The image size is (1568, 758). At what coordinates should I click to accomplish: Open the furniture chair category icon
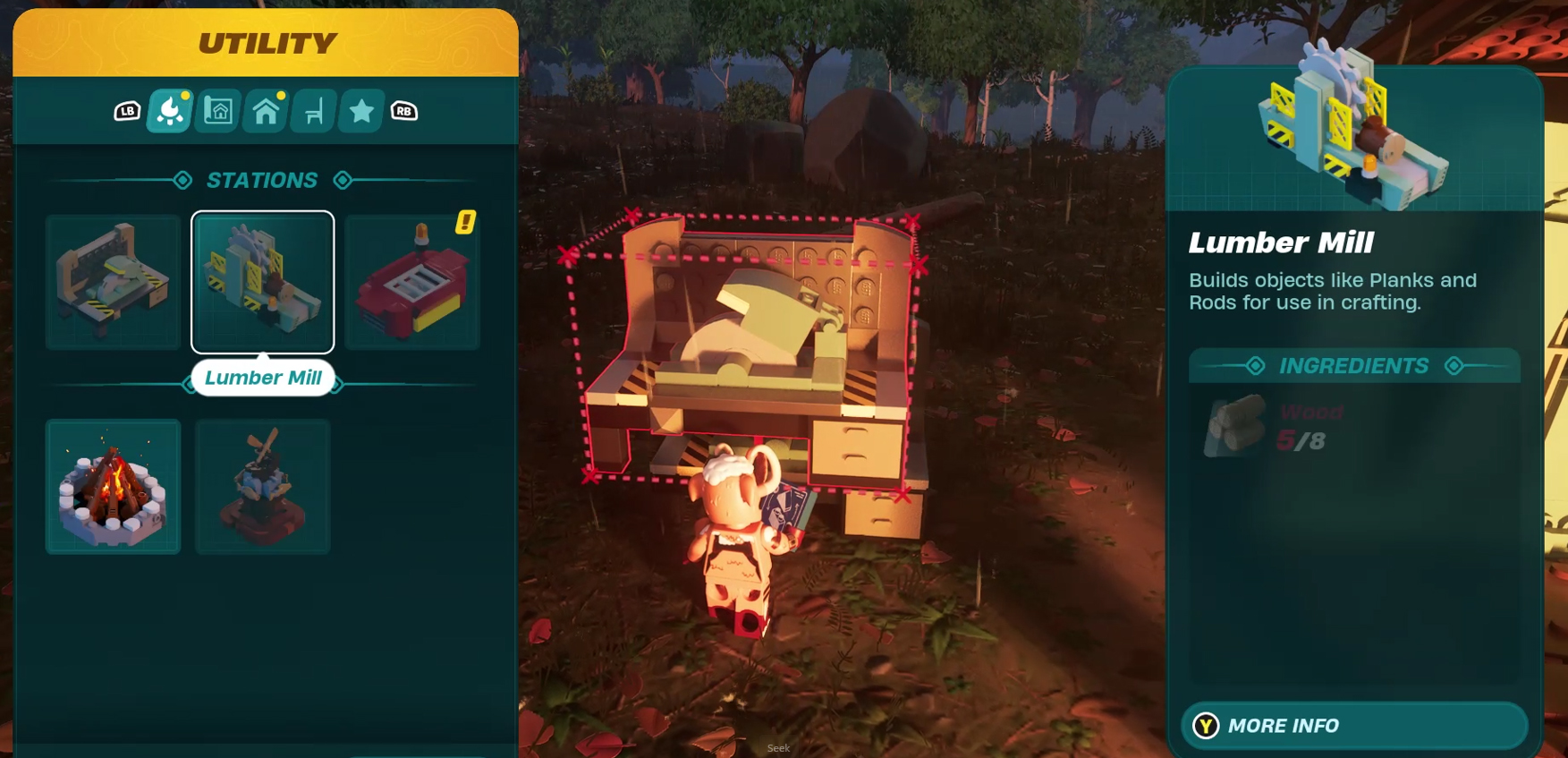tap(313, 109)
